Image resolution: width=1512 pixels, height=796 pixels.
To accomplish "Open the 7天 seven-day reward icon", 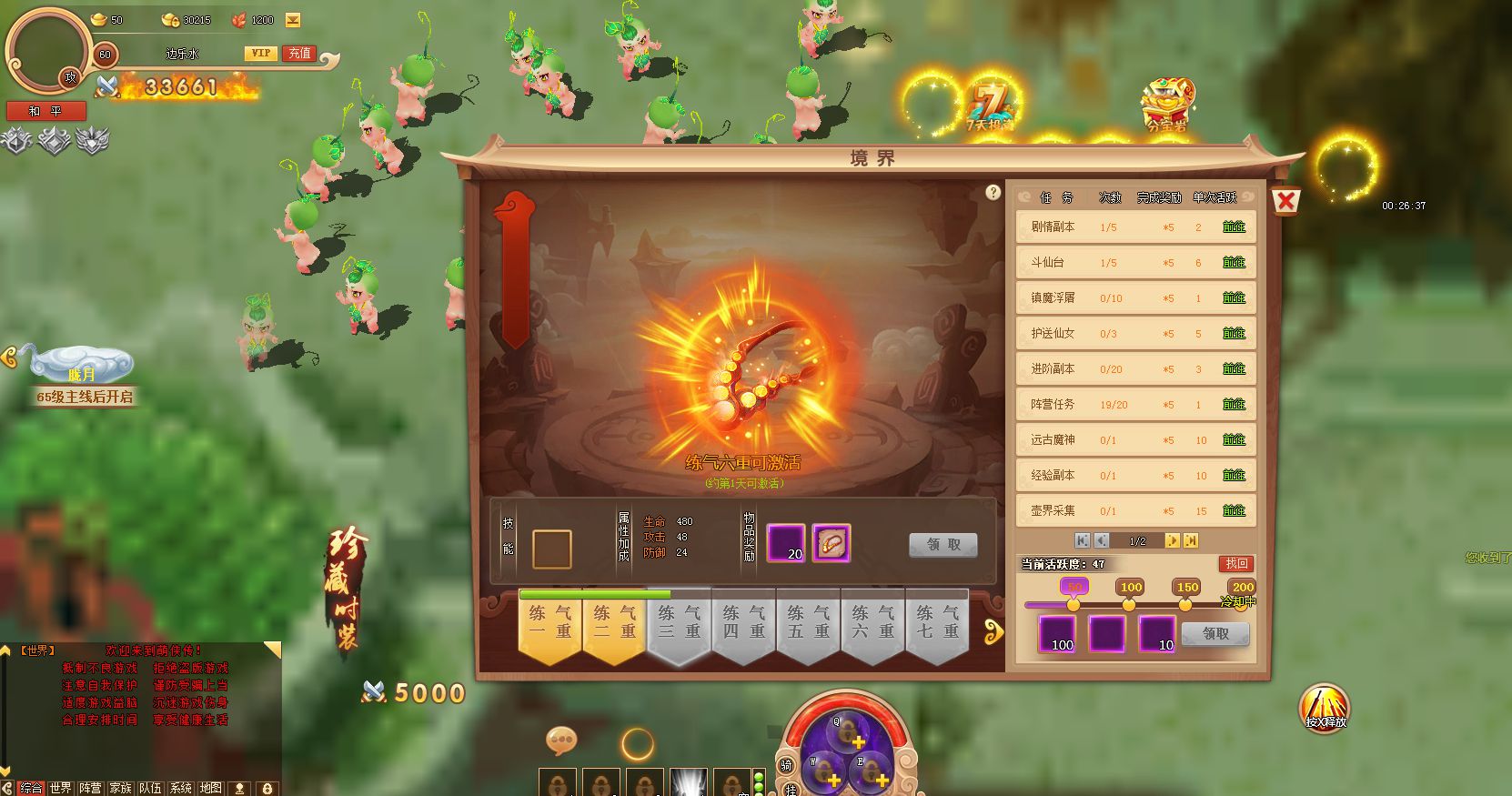I will pyautogui.click(x=988, y=109).
